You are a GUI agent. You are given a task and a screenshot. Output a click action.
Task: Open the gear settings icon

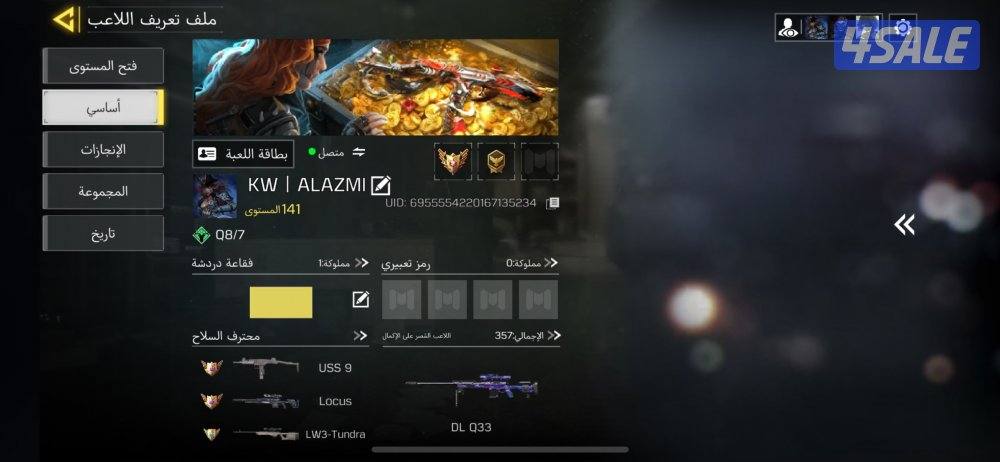pyautogui.click(x=903, y=27)
